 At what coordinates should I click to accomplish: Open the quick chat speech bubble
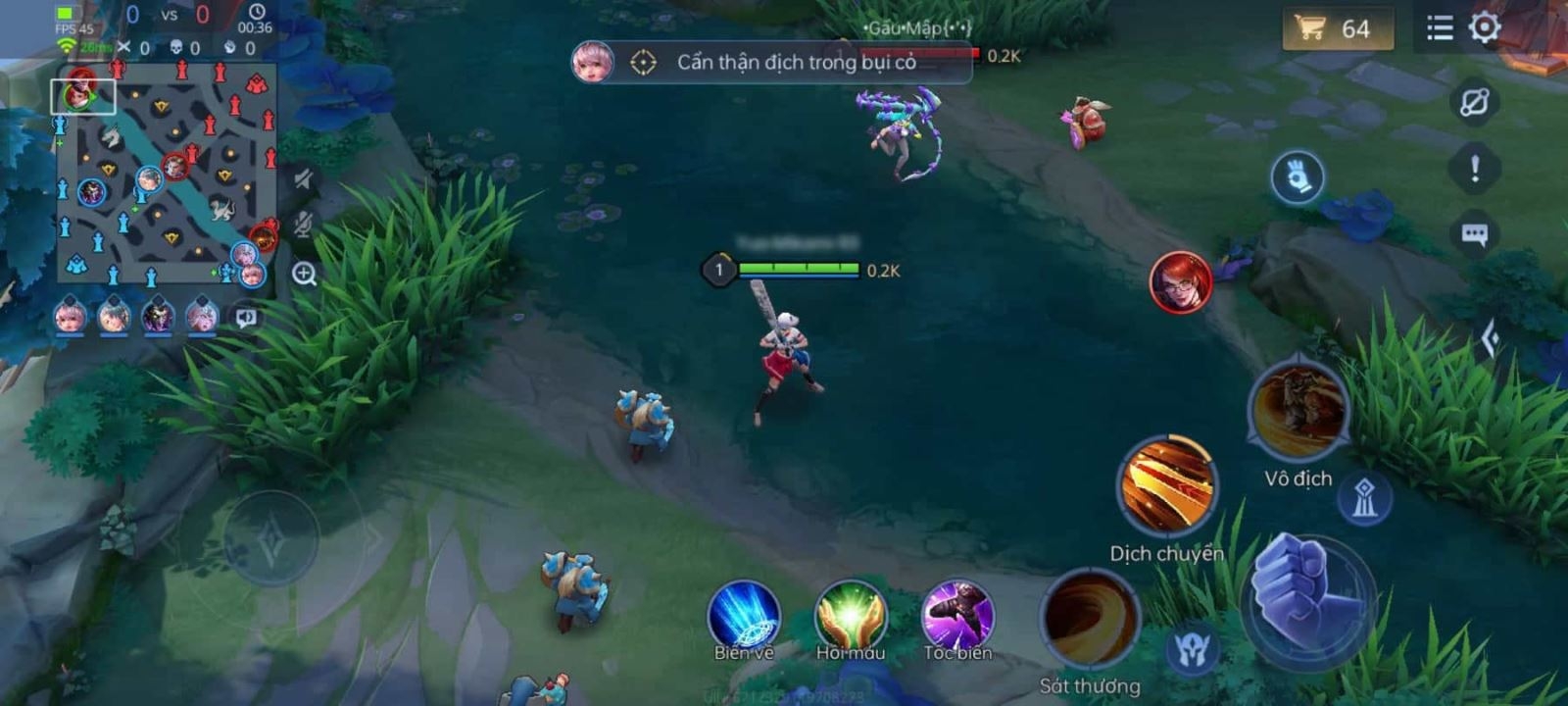(1474, 234)
